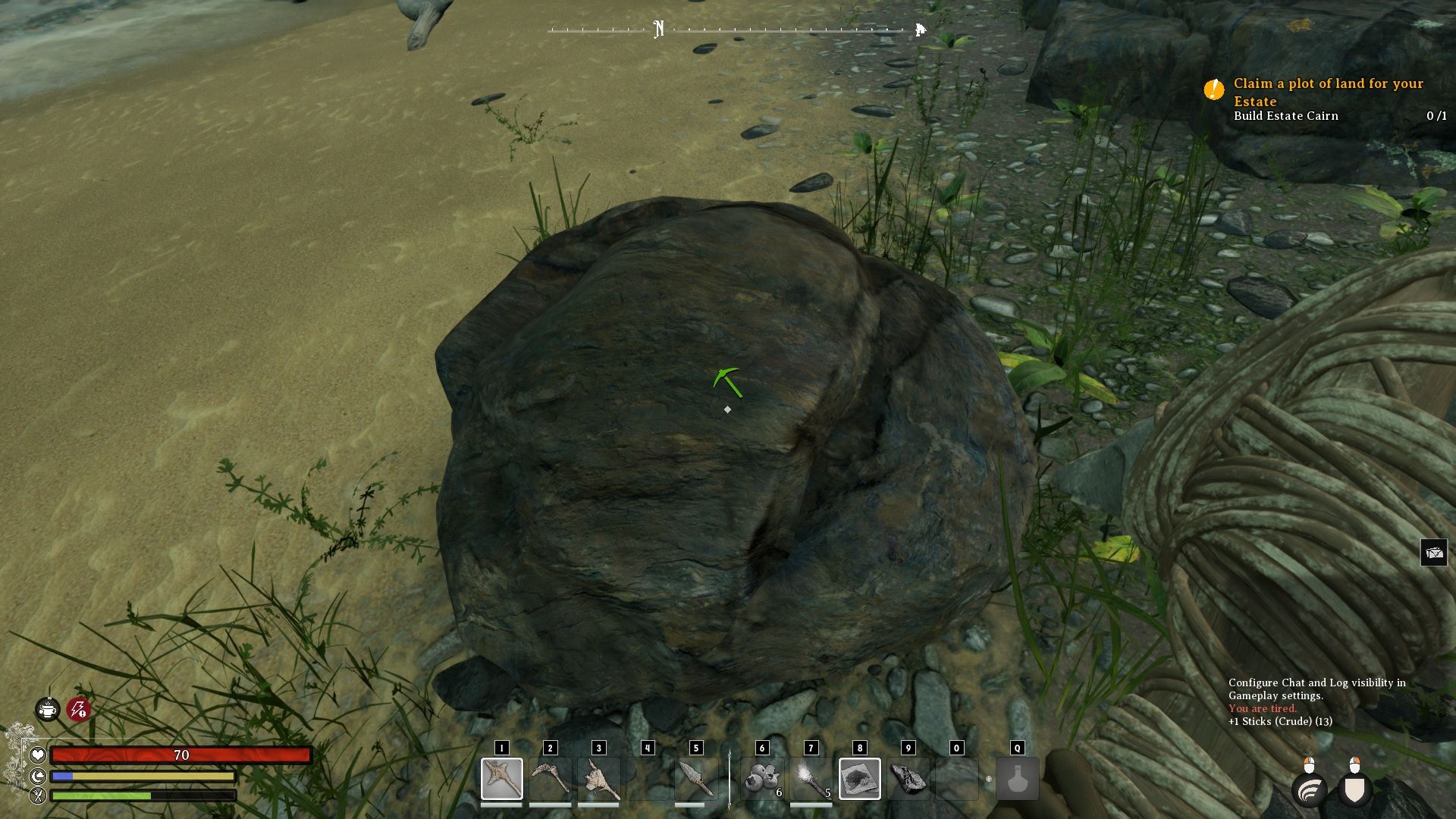
Task: Use the blueberries in slot 6
Action: point(762,779)
